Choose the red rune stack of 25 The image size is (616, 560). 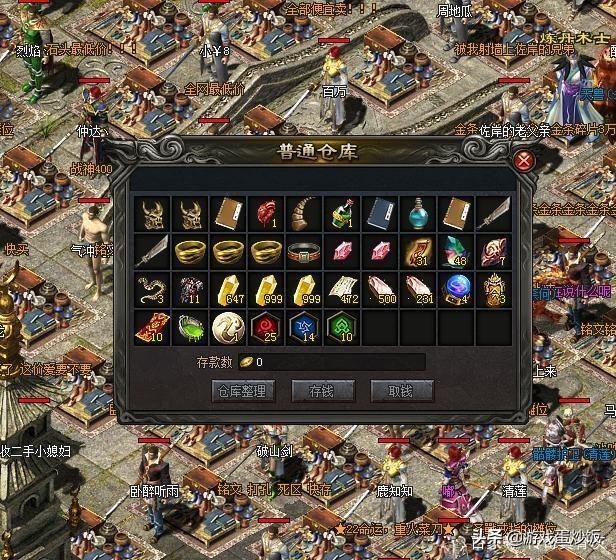[x=266, y=326]
